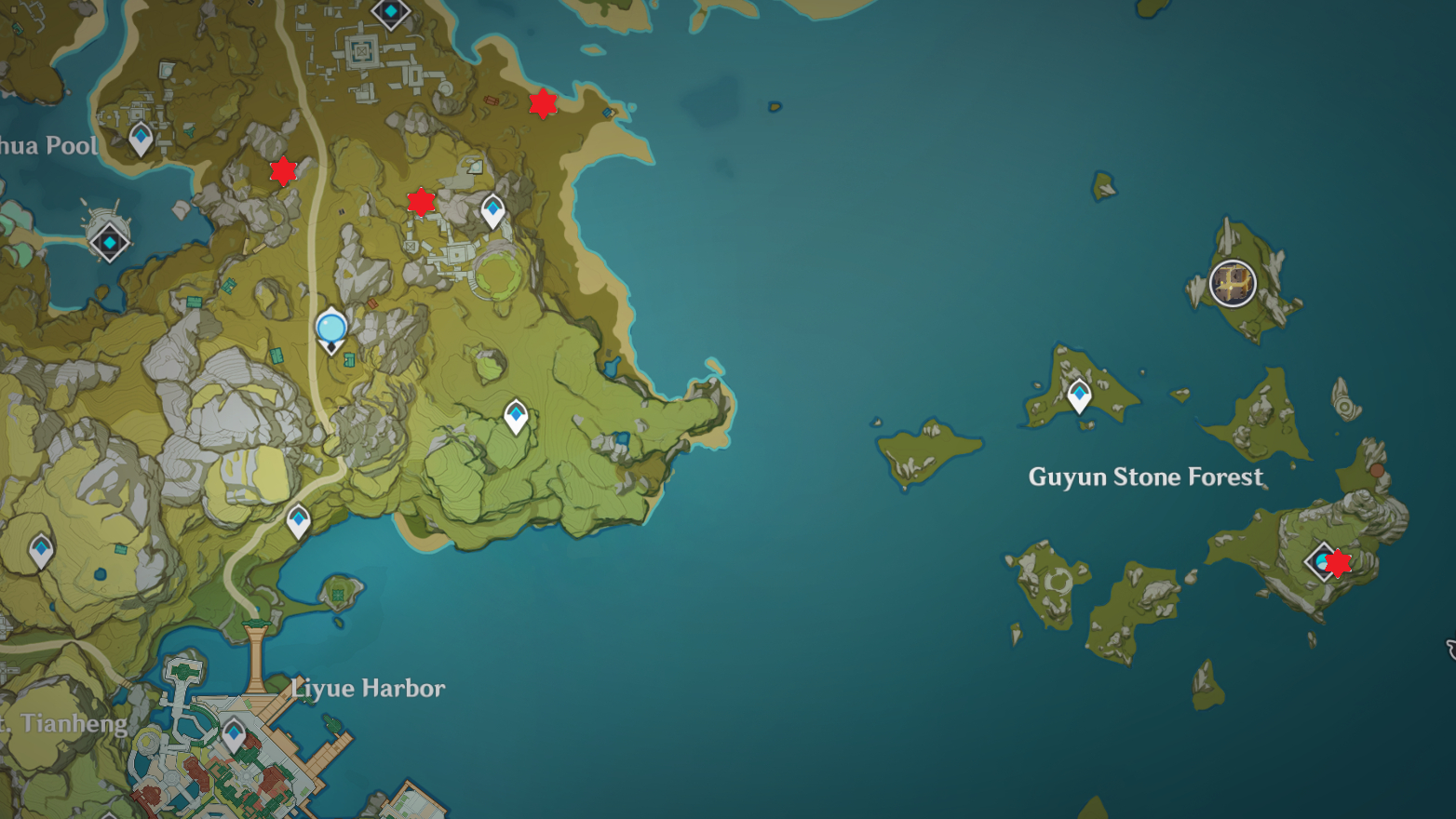Click the Guyun Stone Forest label
Viewport: 1456px width, 819px height.
[x=1145, y=477]
